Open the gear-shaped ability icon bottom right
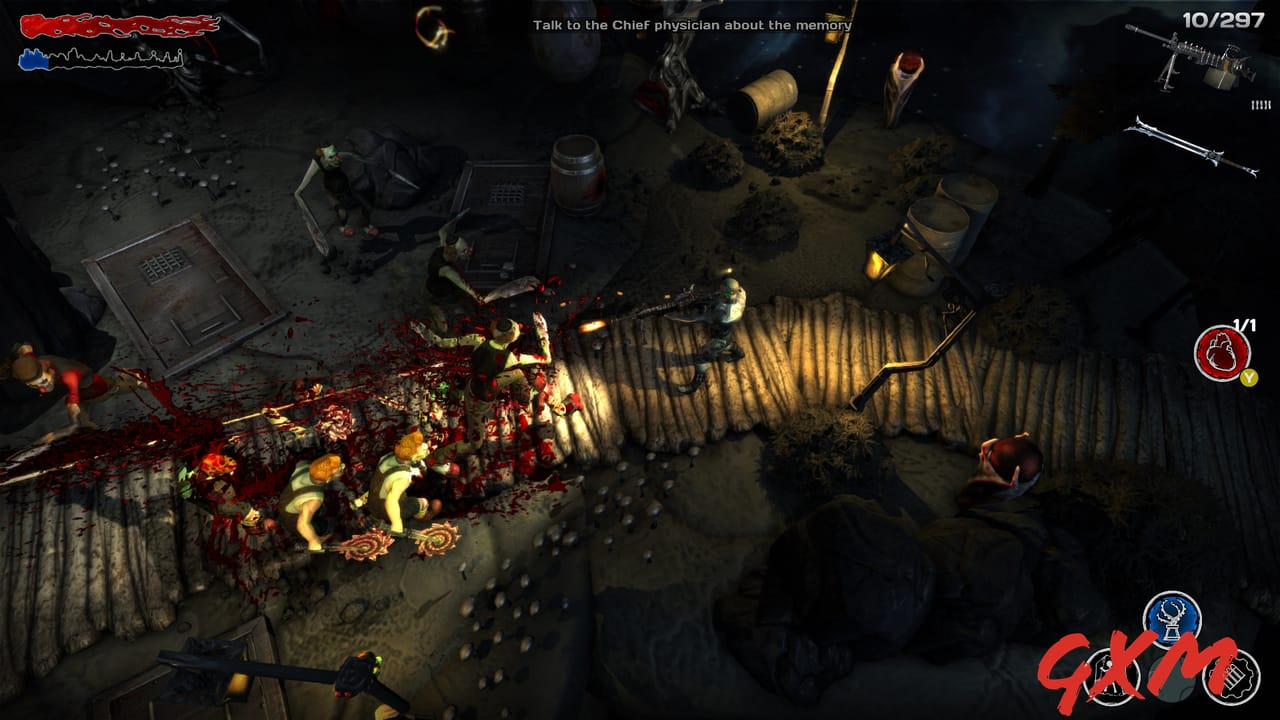Screen dimensions: 1280x720 click(1232, 677)
